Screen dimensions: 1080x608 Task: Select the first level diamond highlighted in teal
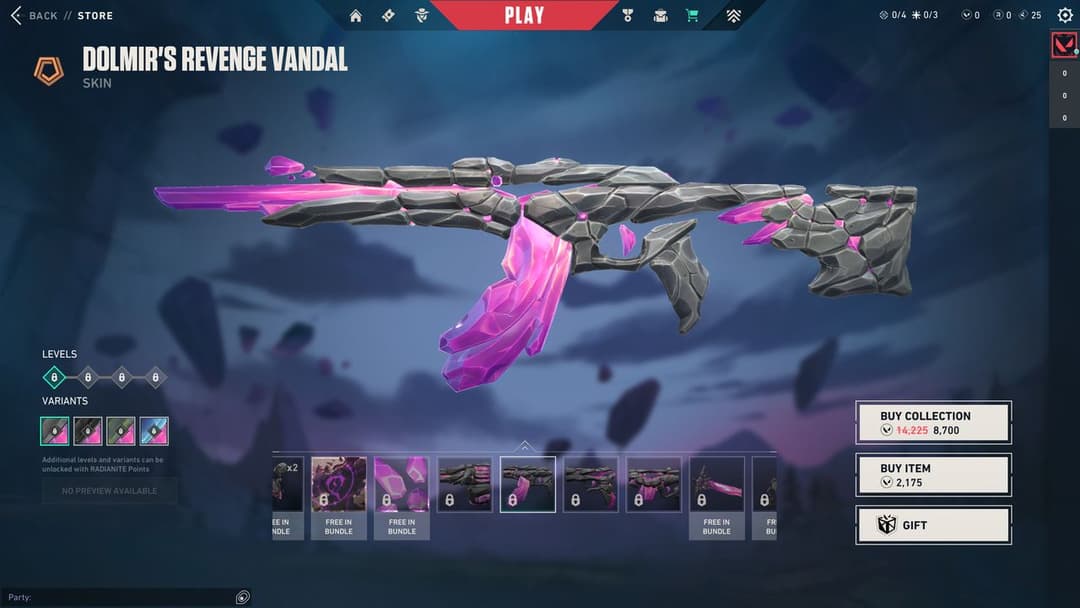[x=55, y=377]
